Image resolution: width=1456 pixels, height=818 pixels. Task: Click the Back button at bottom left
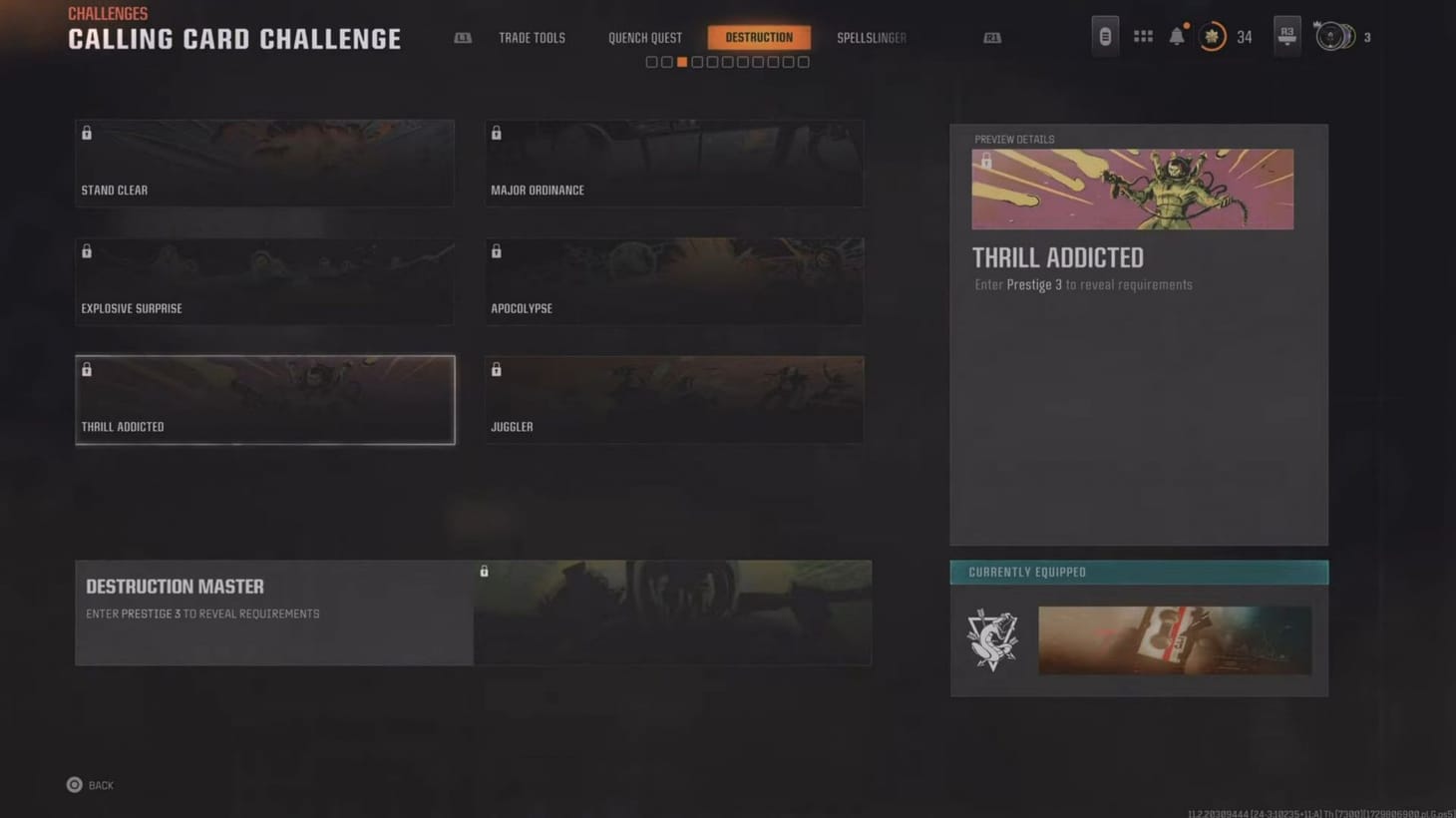[x=89, y=785]
